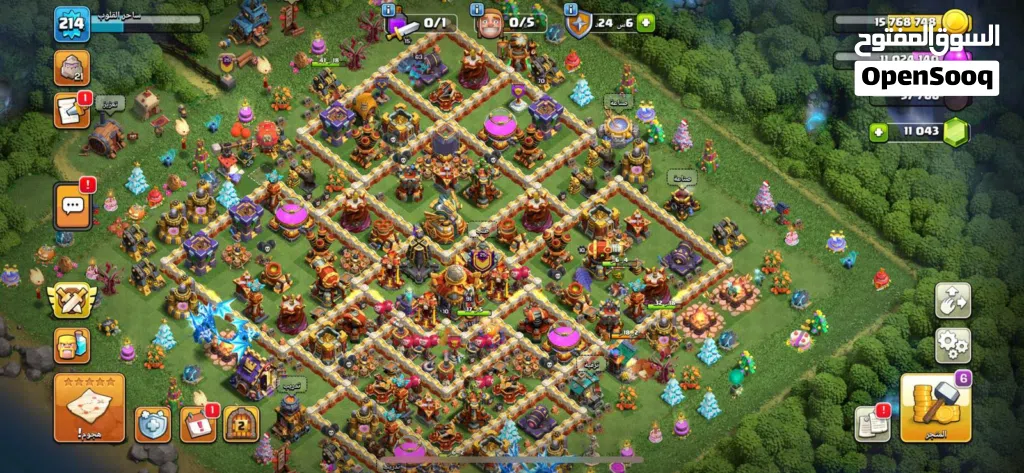Screen dimensions: 1024x473
Task: Open the barbarian army overview button
Action: [72, 345]
